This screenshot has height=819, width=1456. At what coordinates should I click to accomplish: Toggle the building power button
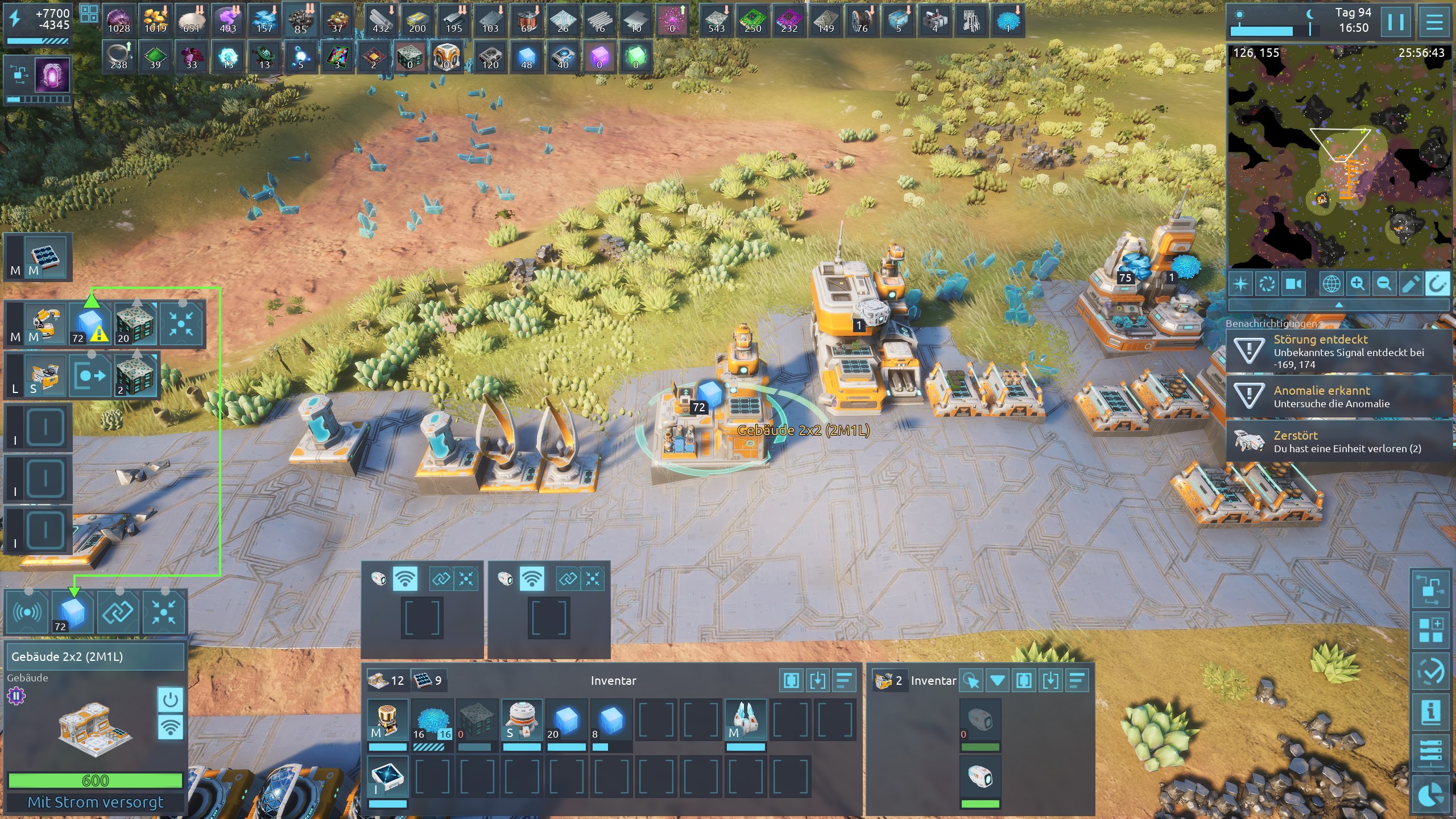(170, 700)
